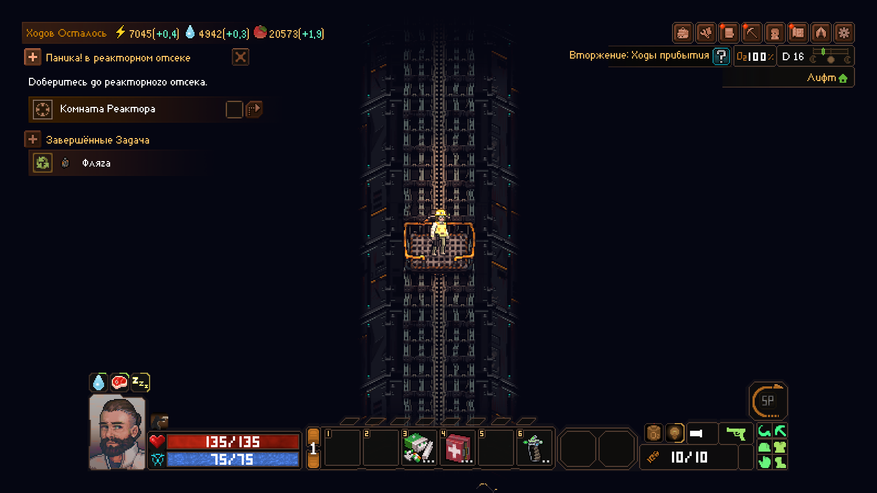Tick the Комната Реактора objective checkbox
The width and height of the screenshot is (877, 493).
tap(234, 109)
